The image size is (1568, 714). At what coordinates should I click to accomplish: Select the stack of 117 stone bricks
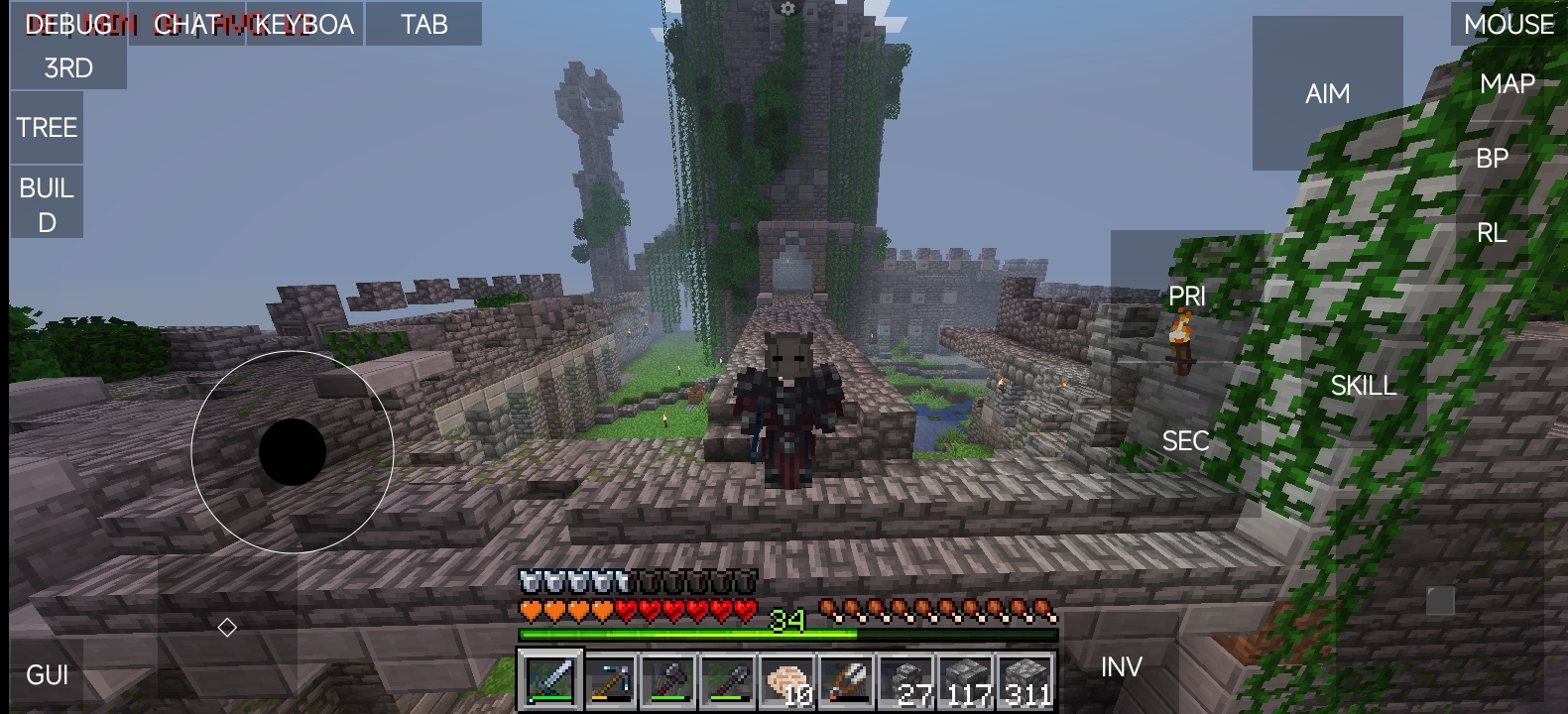point(967,681)
